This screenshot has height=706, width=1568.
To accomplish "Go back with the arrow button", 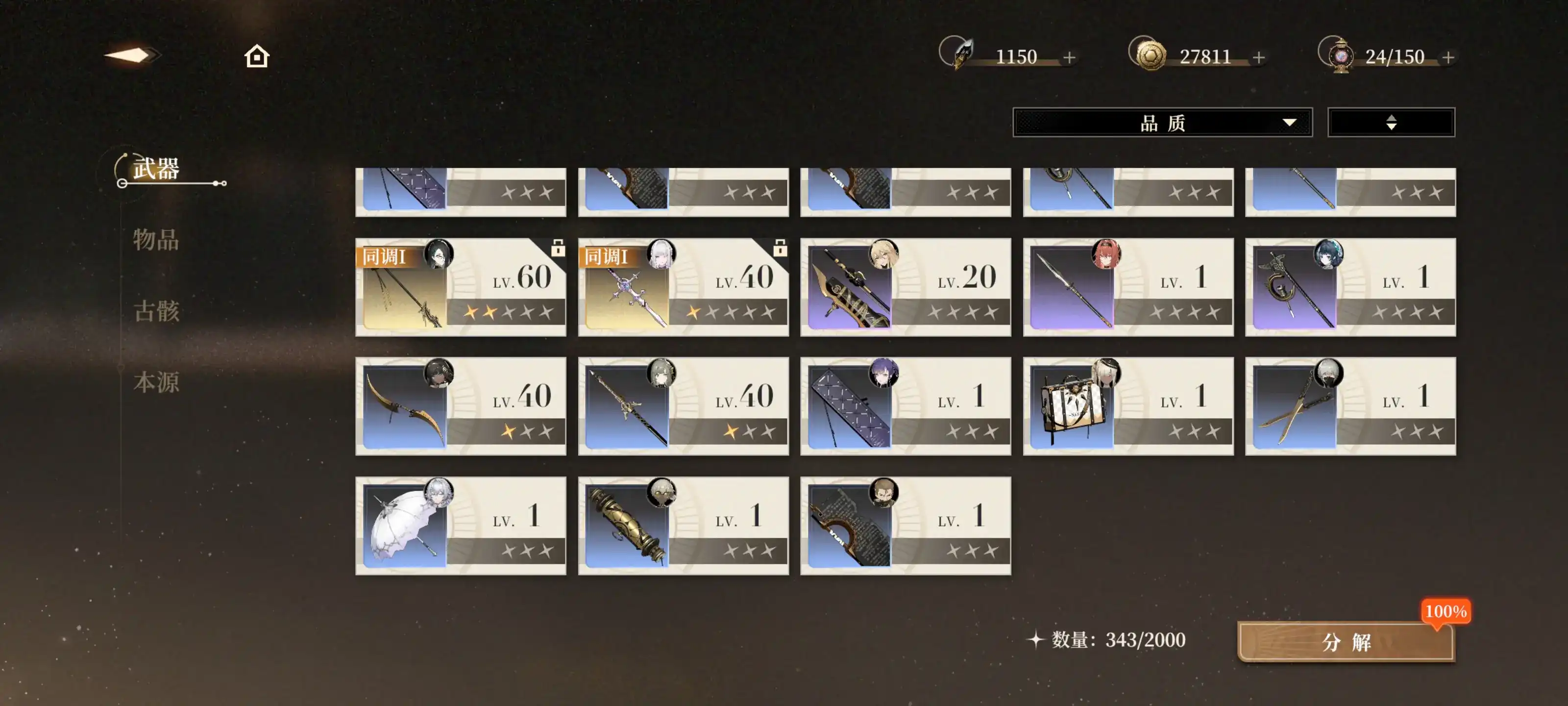I will (x=131, y=56).
